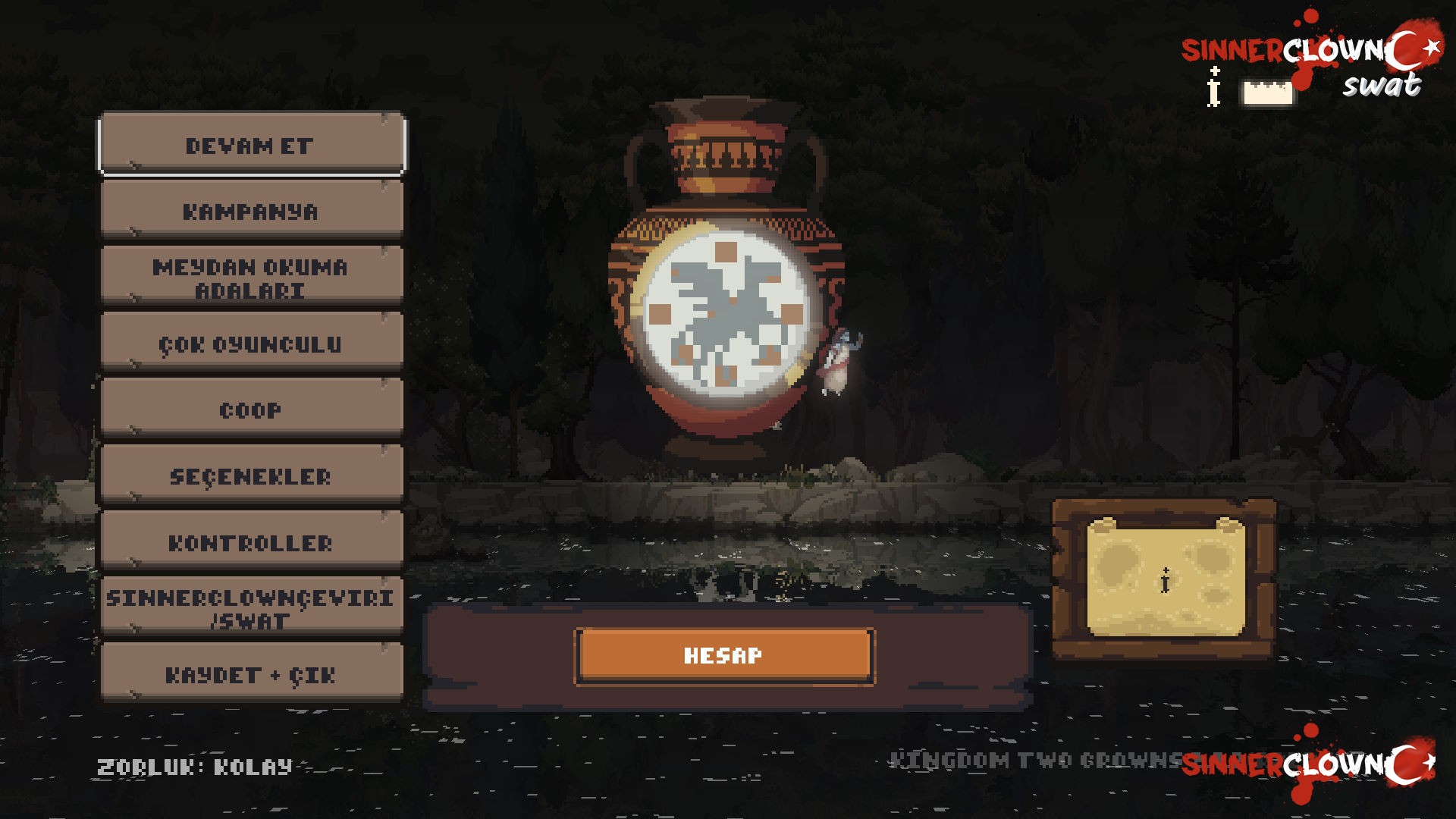The width and height of the screenshot is (1456, 819).
Task: Select Kaydet + Çık to save and exit
Action: (x=251, y=674)
